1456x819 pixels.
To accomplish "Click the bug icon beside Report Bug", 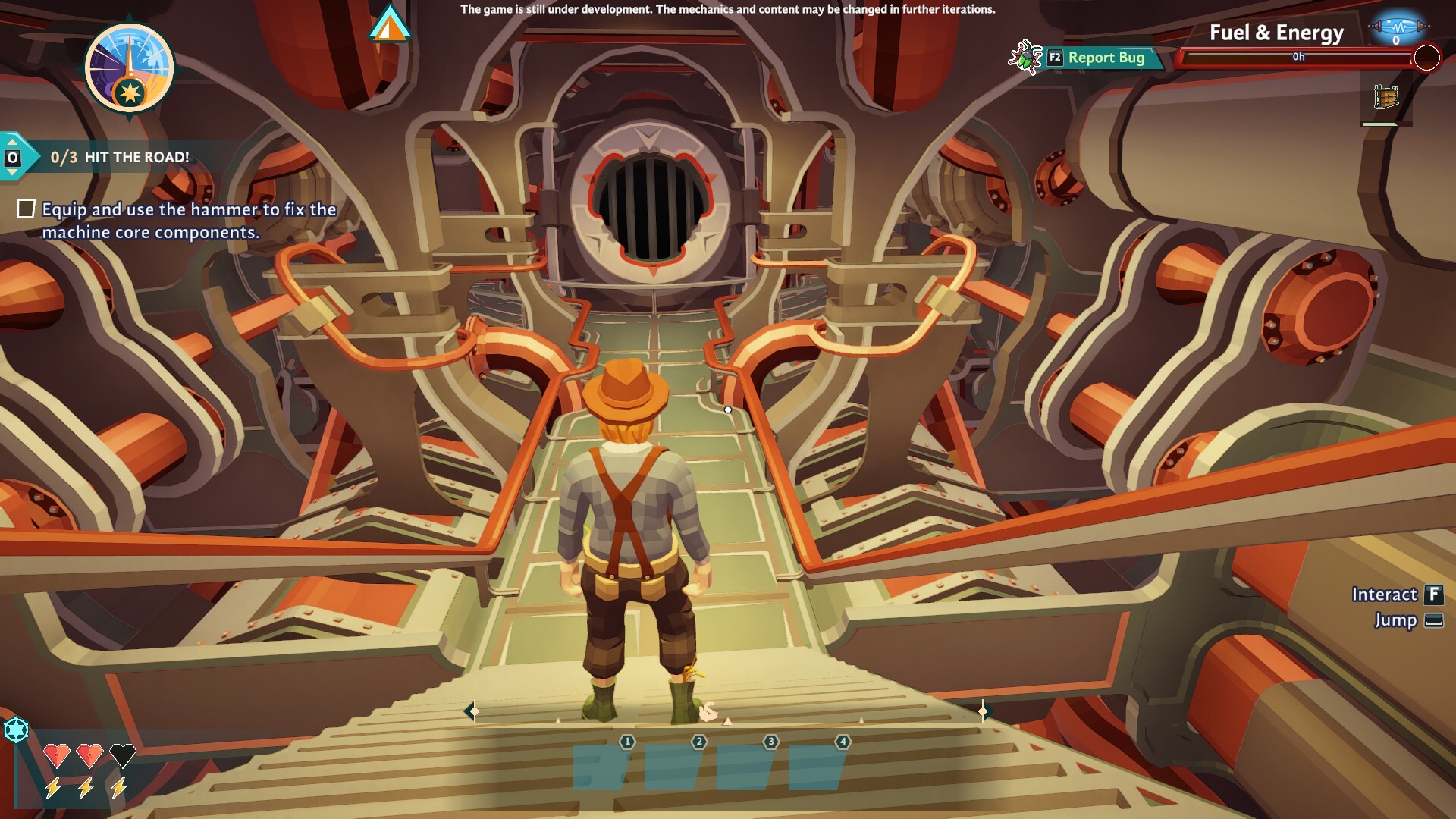I will [x=1024, y=56].
